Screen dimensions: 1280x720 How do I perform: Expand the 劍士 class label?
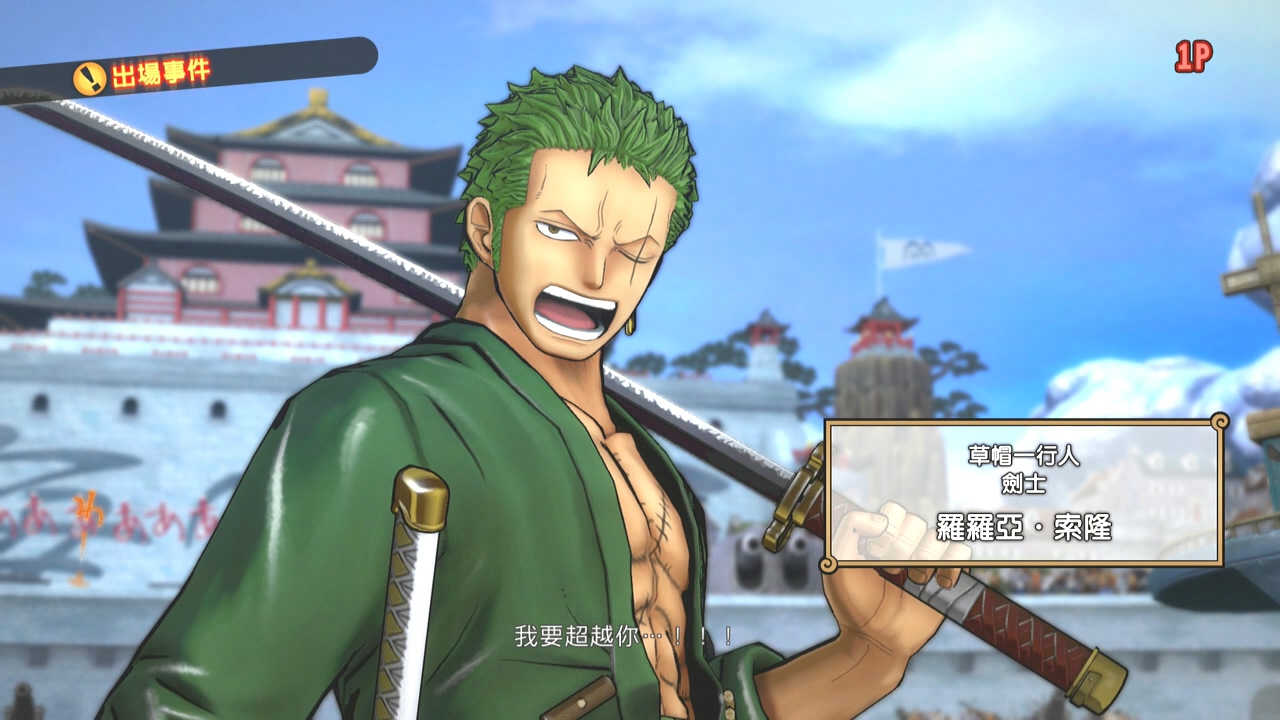tap(1025, 482)
